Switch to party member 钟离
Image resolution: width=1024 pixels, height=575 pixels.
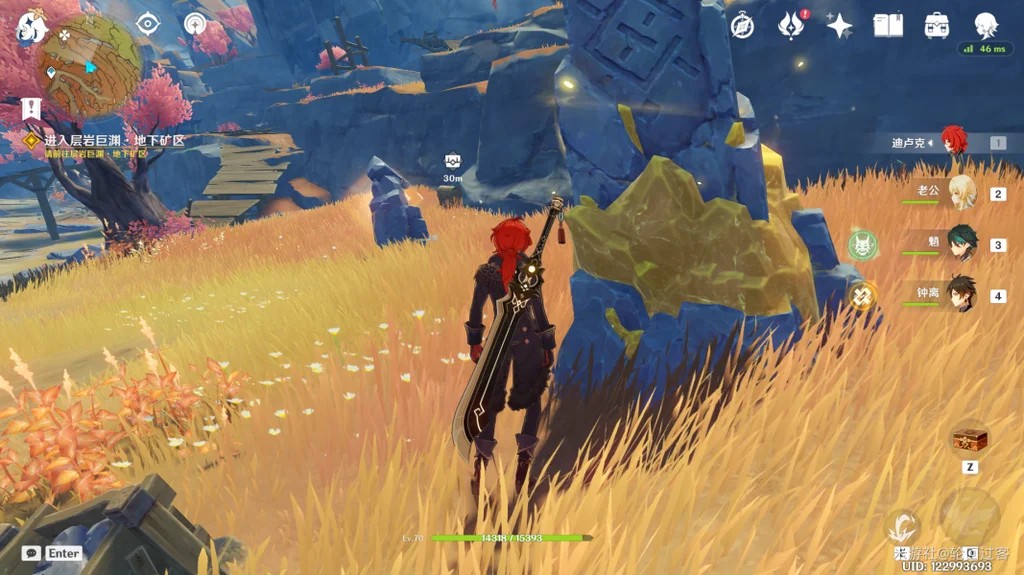(960, 295)
